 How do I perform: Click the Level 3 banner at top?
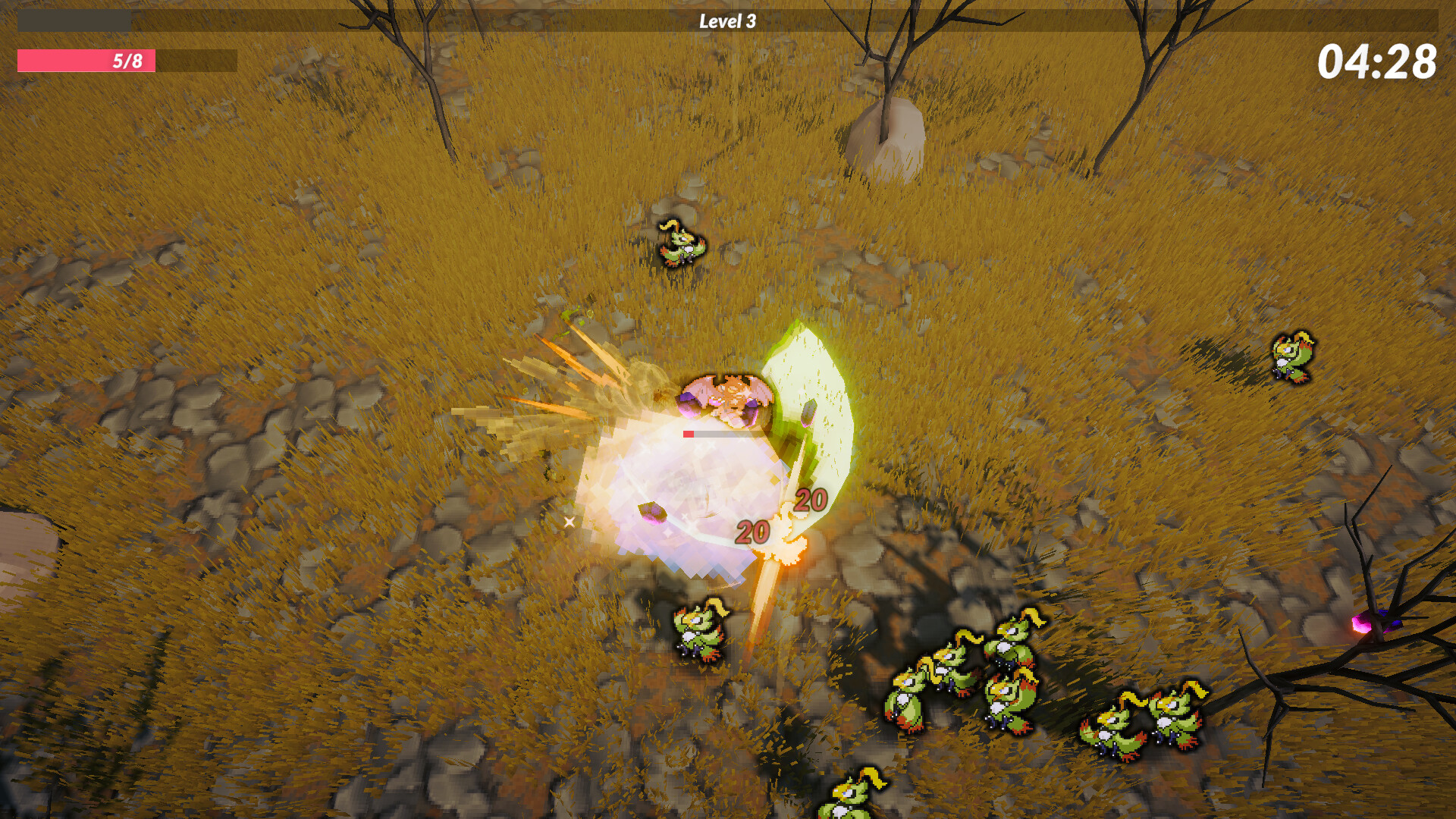pyautogui.click(x=726, y=20)
